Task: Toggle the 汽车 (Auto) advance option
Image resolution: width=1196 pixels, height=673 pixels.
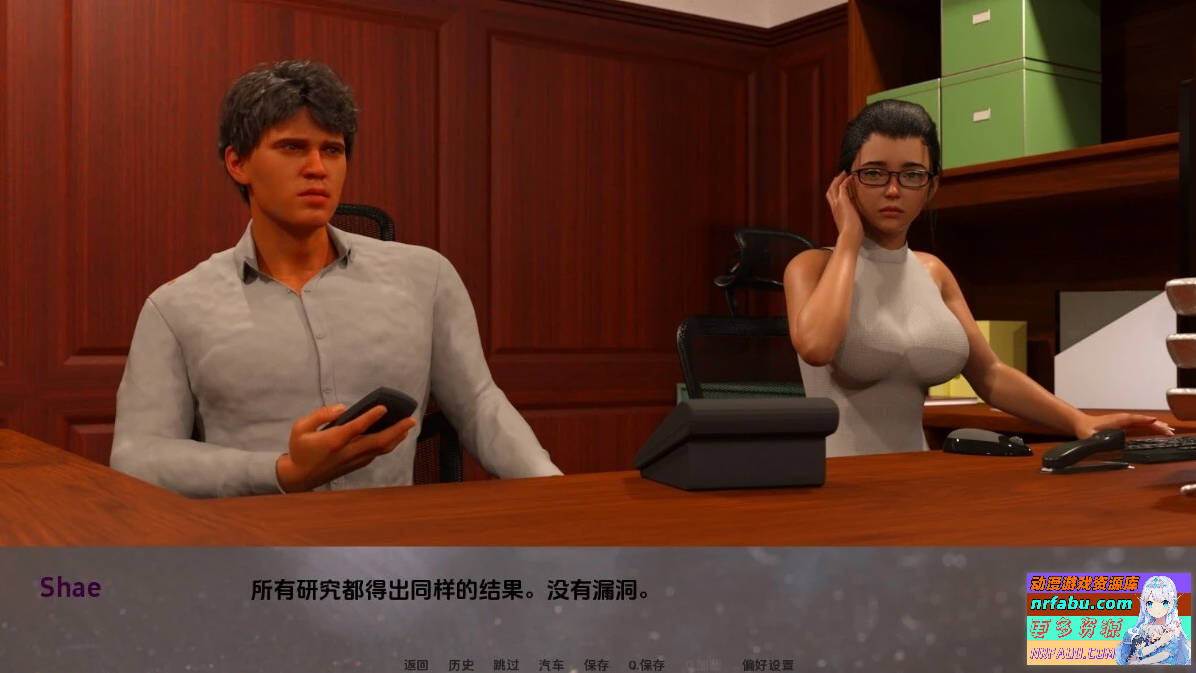Action: (551, 665)
